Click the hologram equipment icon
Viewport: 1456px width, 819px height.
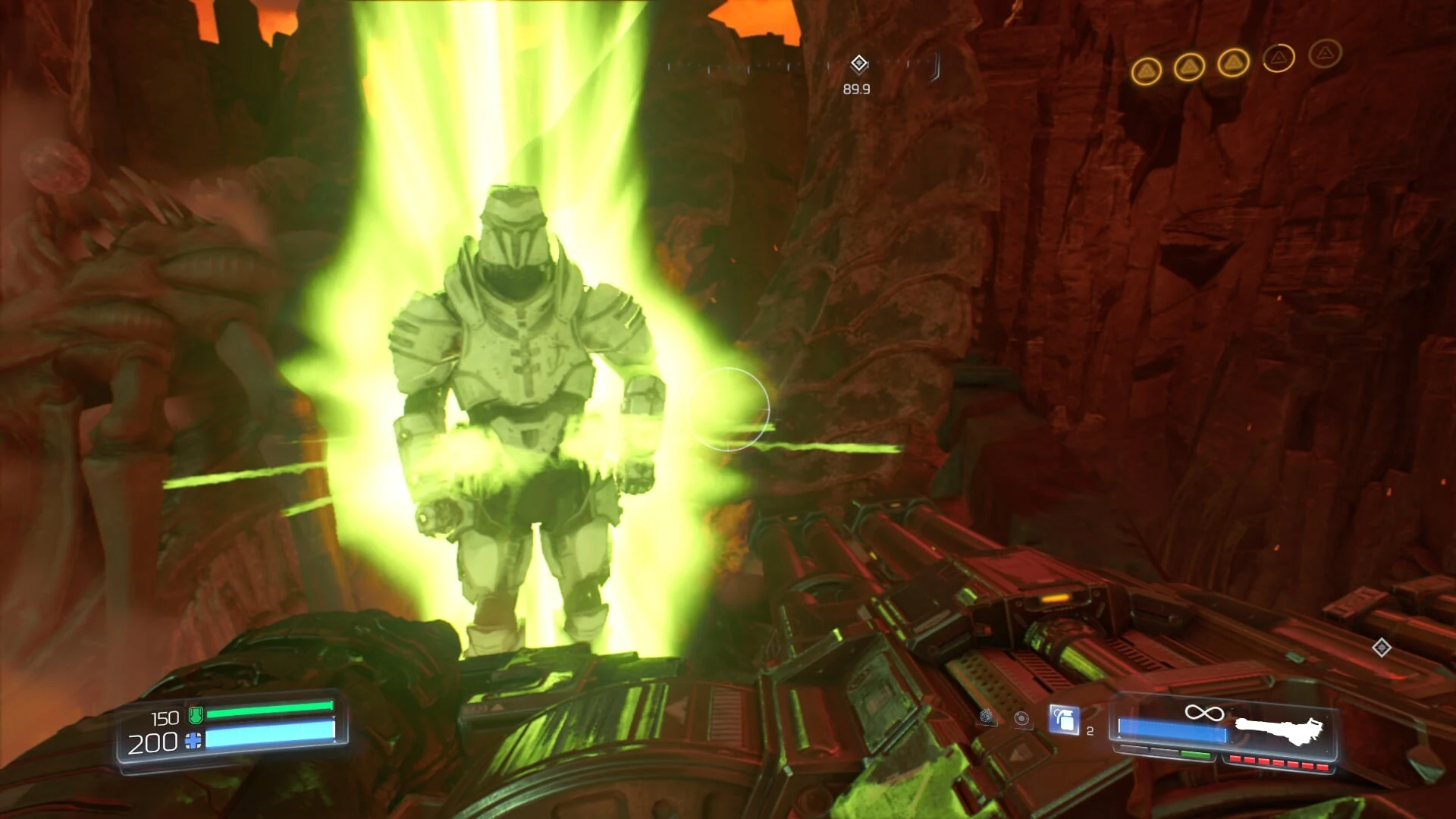[1022, 720]
